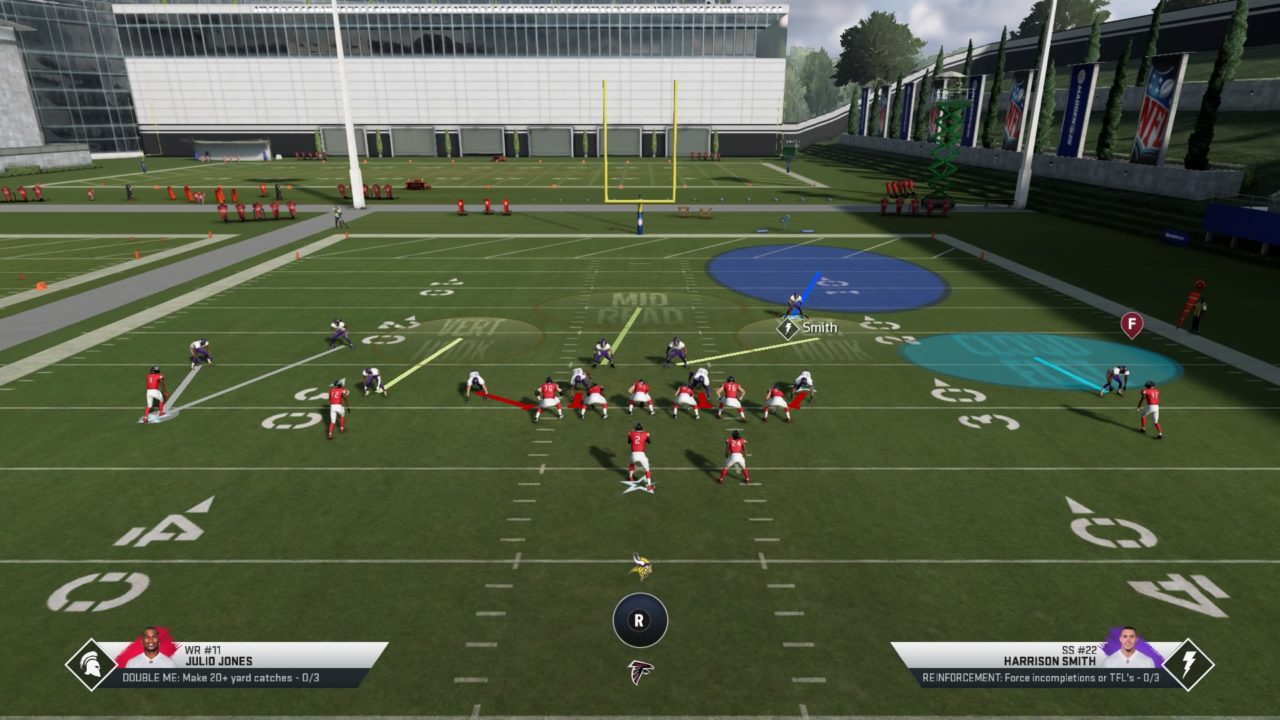The width and height of the screenshot is (1280, 720).
Task: Click the lightning bolt ability icon on Harrison Smith's banner
Action: tap(1188, 664)
